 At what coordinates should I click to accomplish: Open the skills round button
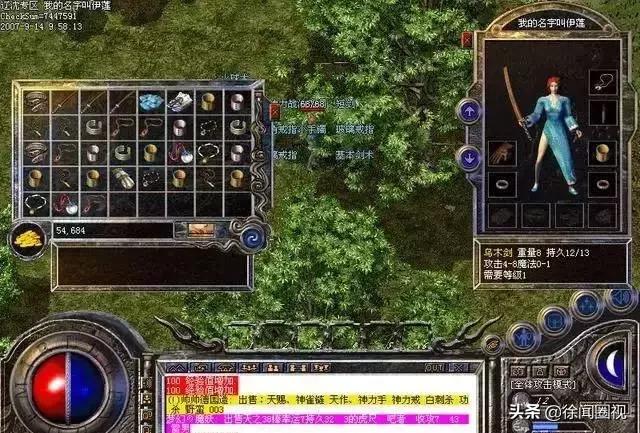[585, 304]
